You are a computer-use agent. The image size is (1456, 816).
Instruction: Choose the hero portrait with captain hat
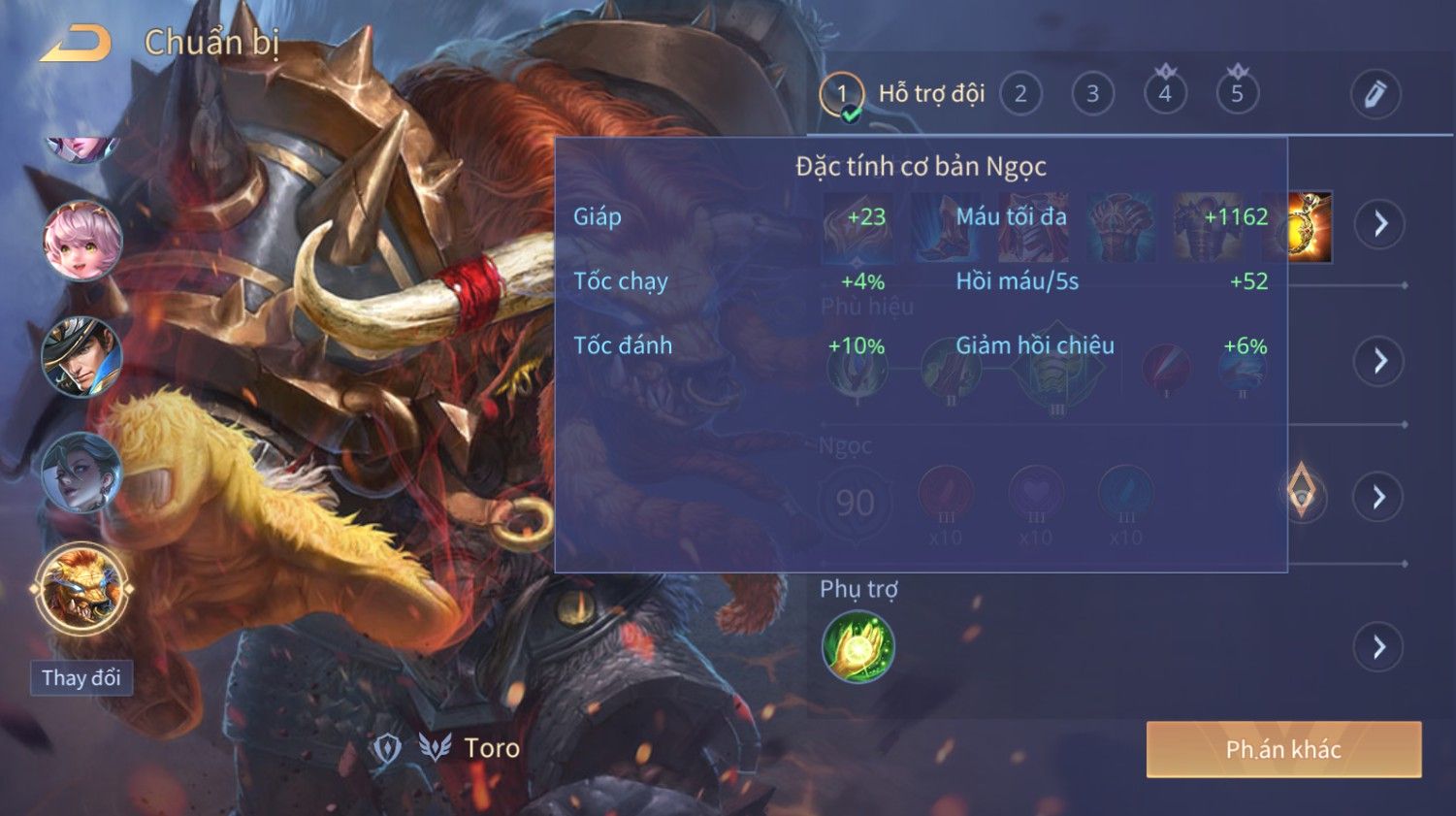click(x=82, y=356)
